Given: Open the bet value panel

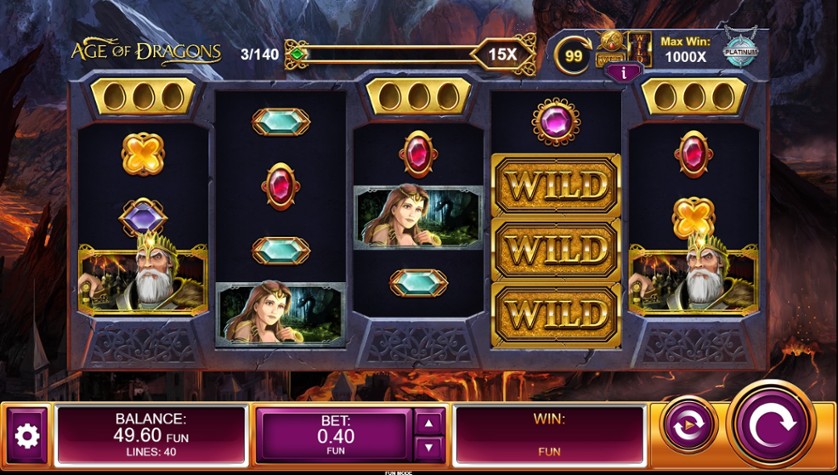Looking at the screenshot, I should tap(335, 436).
